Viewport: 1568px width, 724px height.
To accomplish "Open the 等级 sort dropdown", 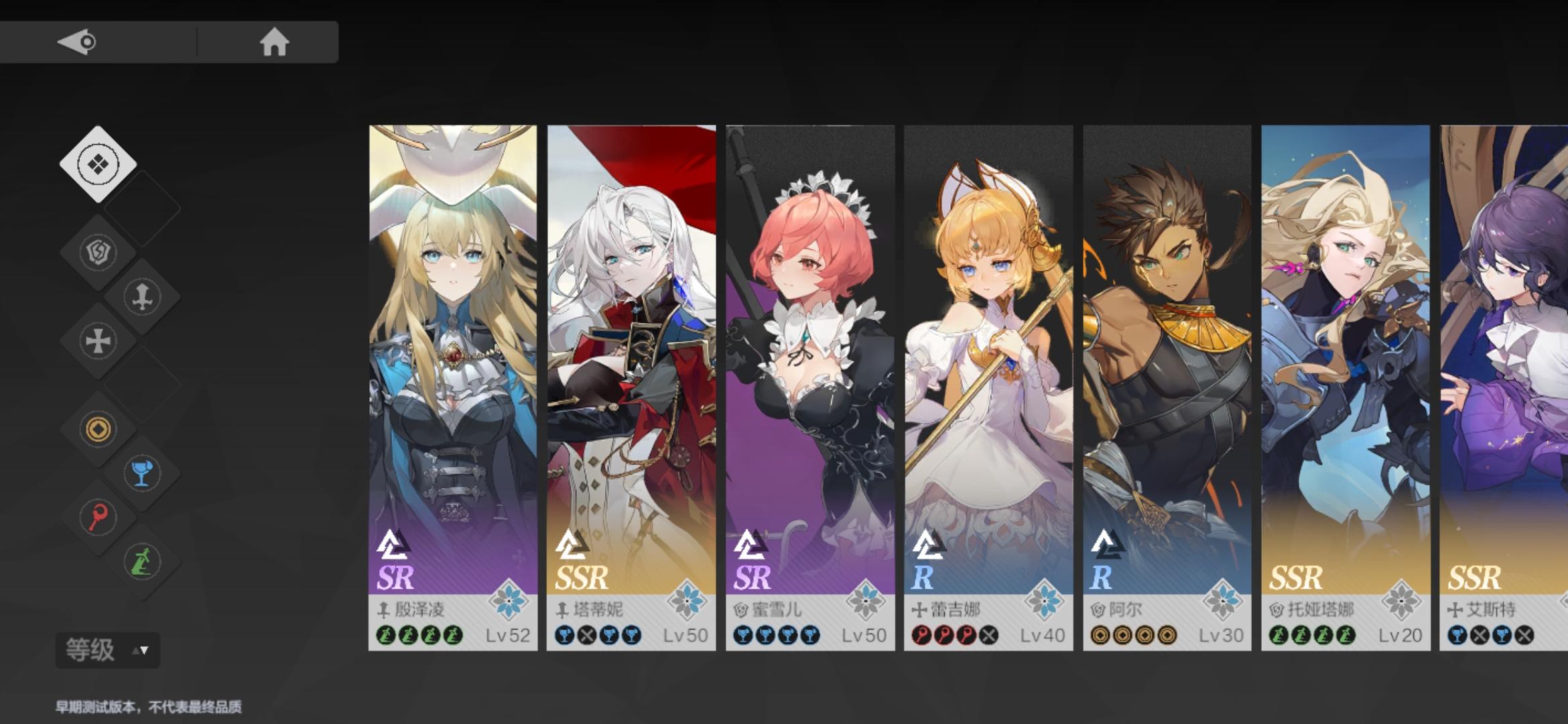I will click(107, 650).
